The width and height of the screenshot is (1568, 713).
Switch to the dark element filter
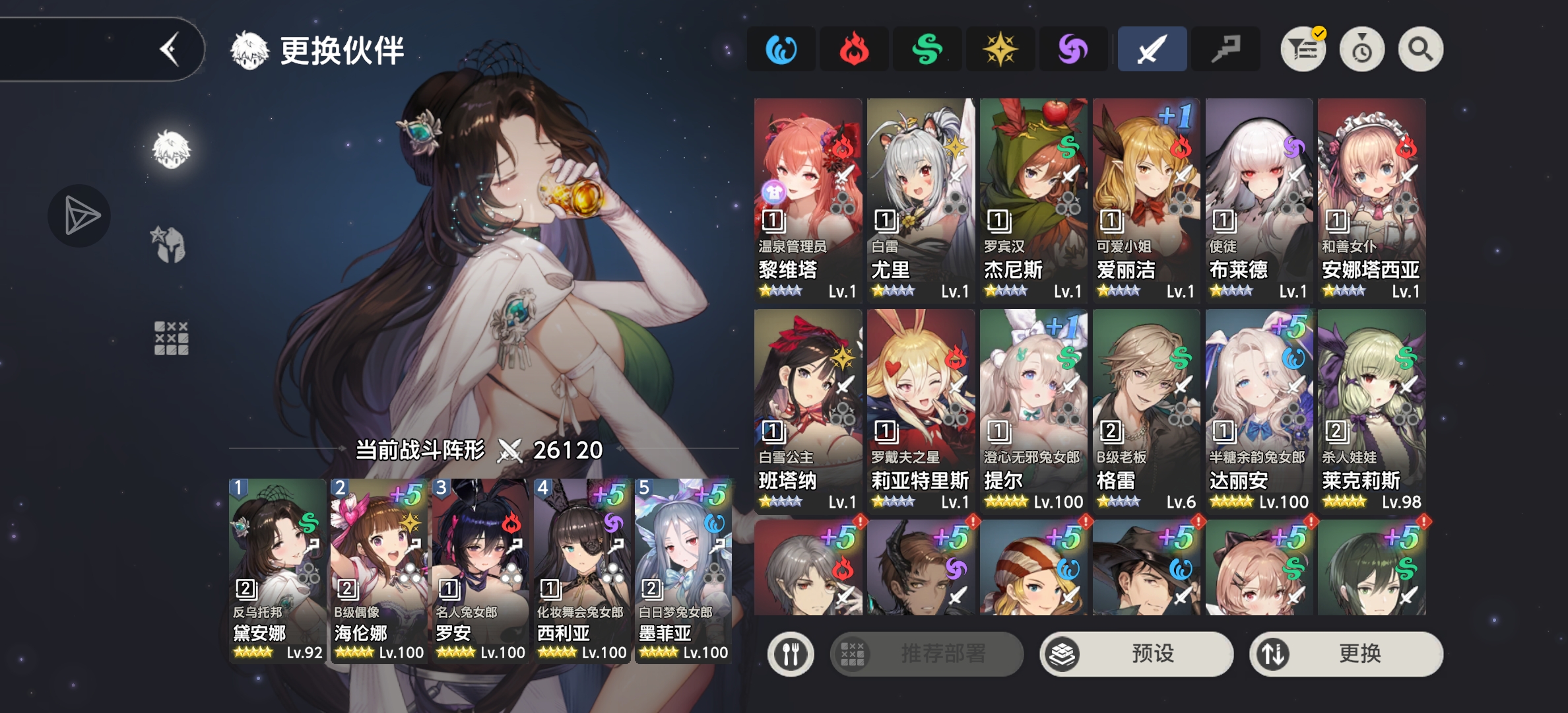tap(1073, 50)
